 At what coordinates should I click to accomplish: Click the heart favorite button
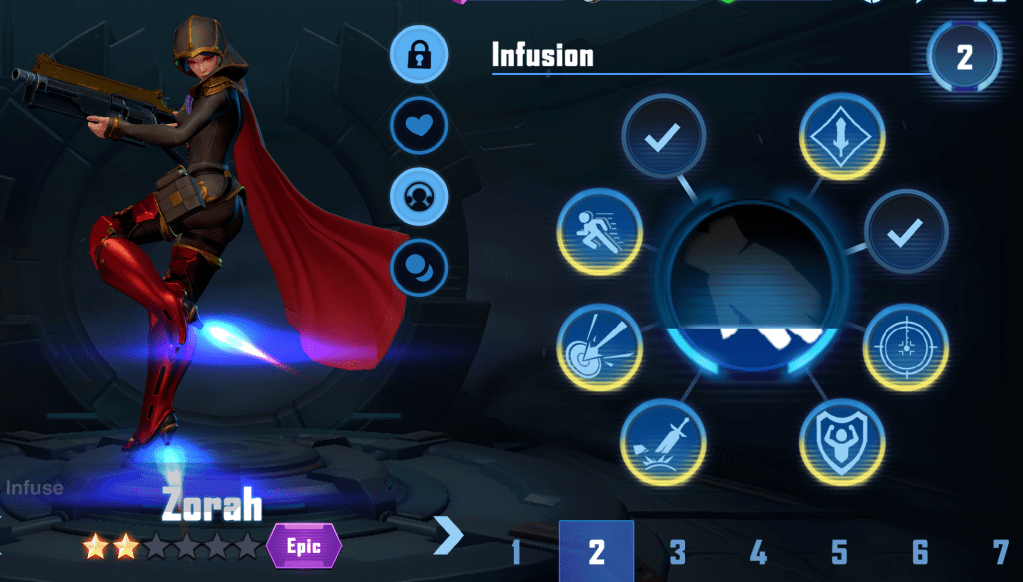[418, 126]
